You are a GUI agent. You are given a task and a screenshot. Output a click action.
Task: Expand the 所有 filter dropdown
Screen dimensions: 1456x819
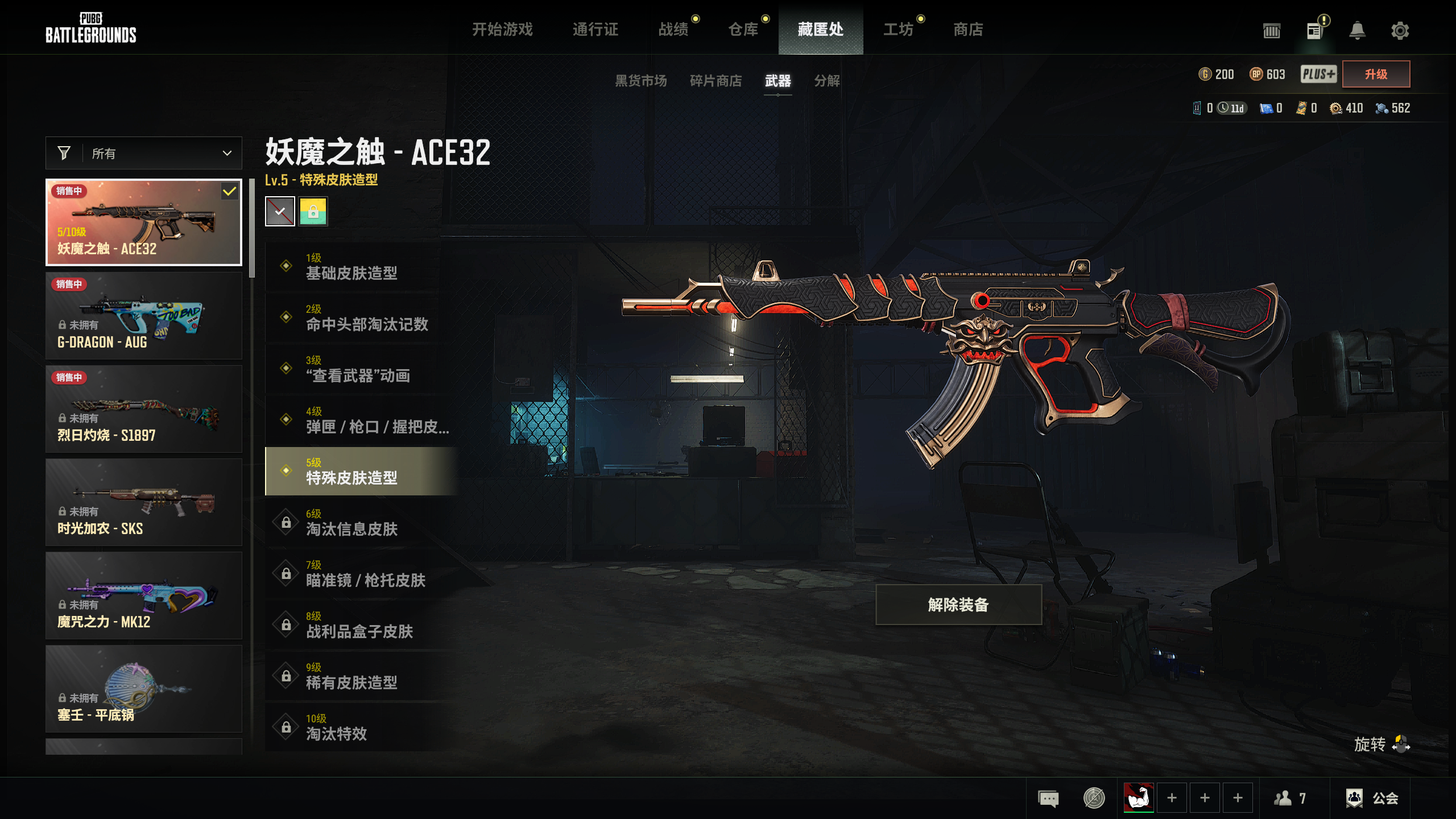click(x=144, y=153)
